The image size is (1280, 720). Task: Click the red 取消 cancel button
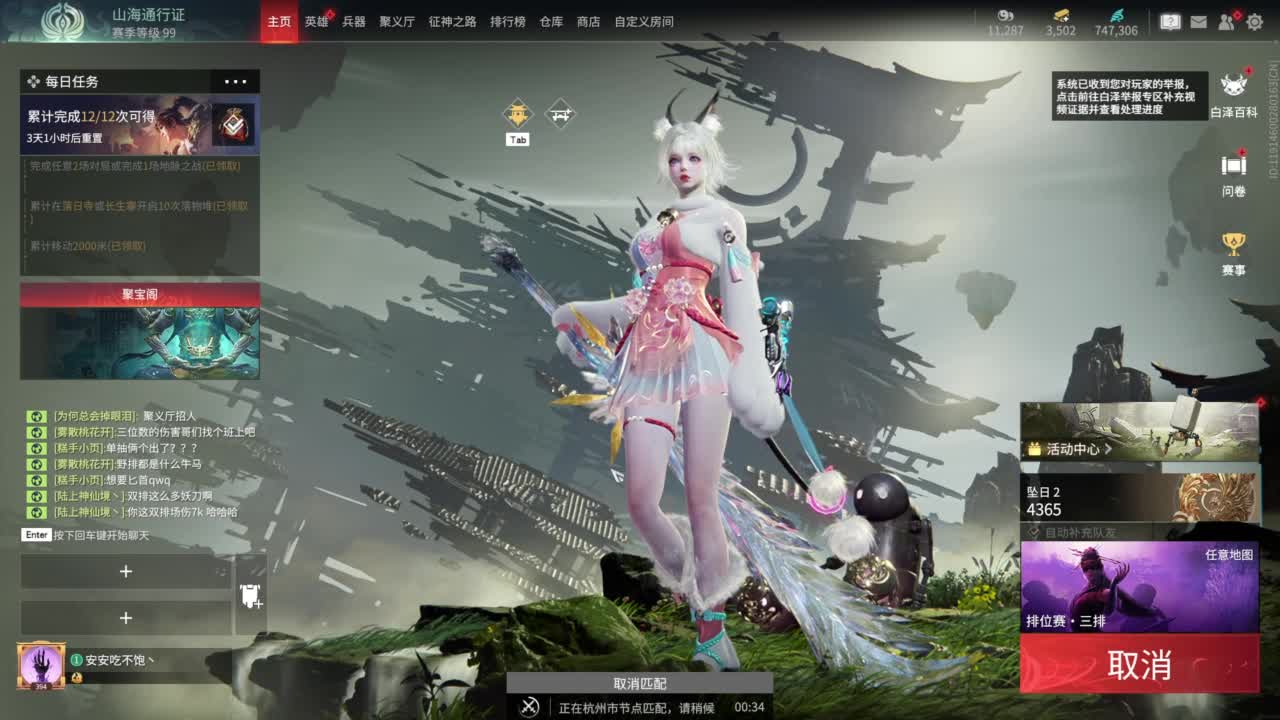click(1140, 666)
